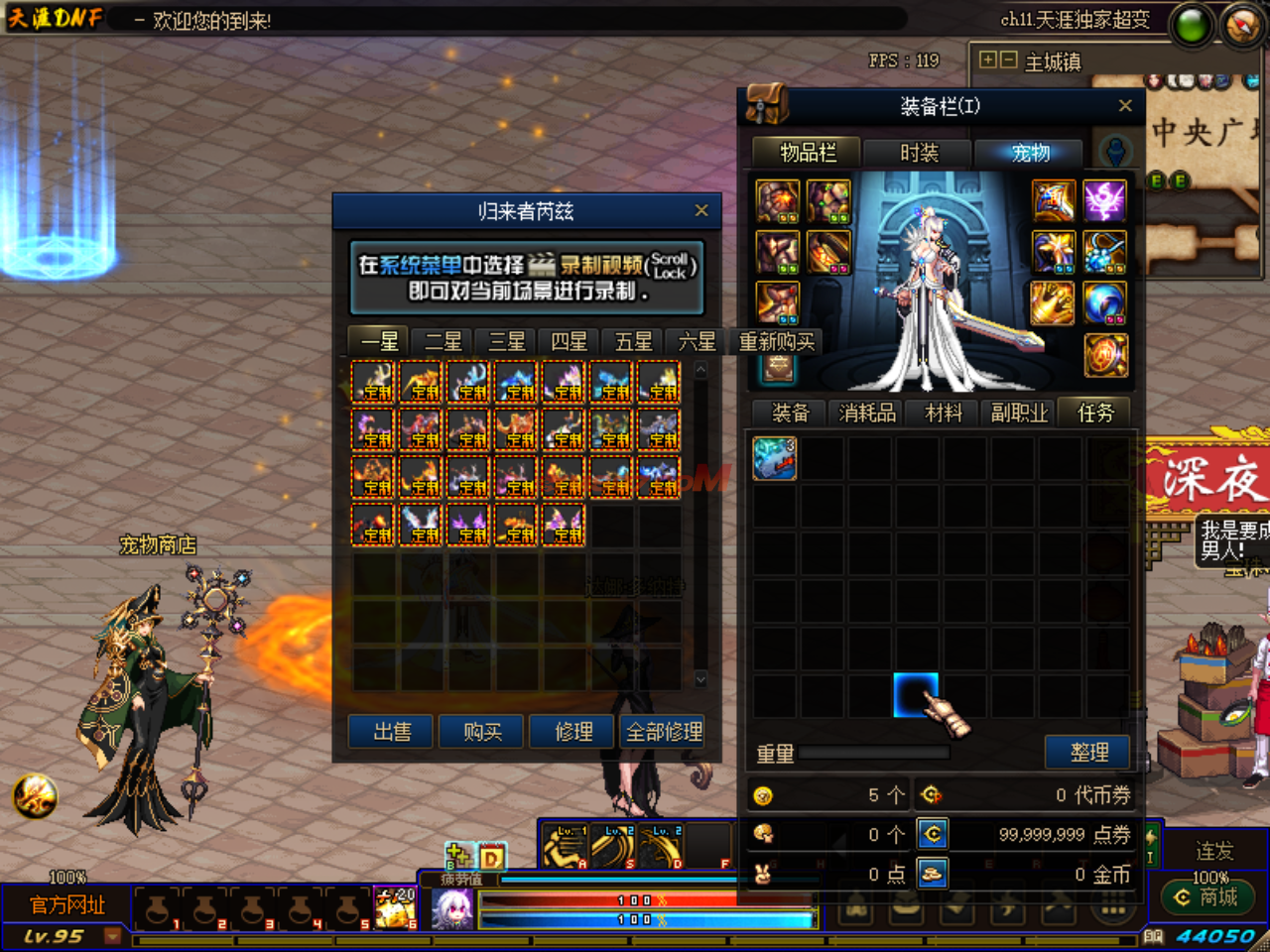
Task: Choose the 修理 repair button
Action: (573, 732)
